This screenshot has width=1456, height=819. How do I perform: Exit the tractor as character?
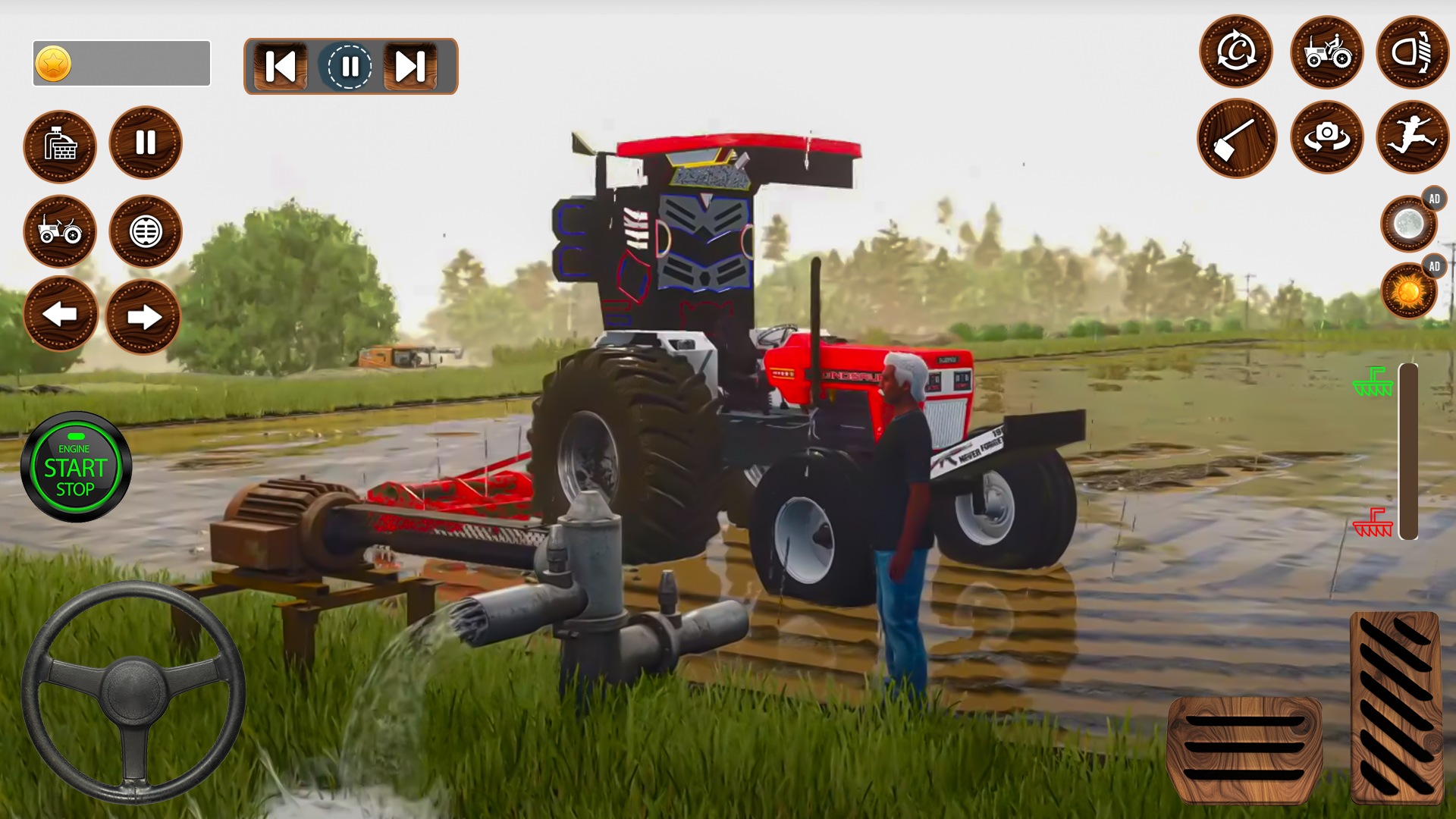point(1412,137)
